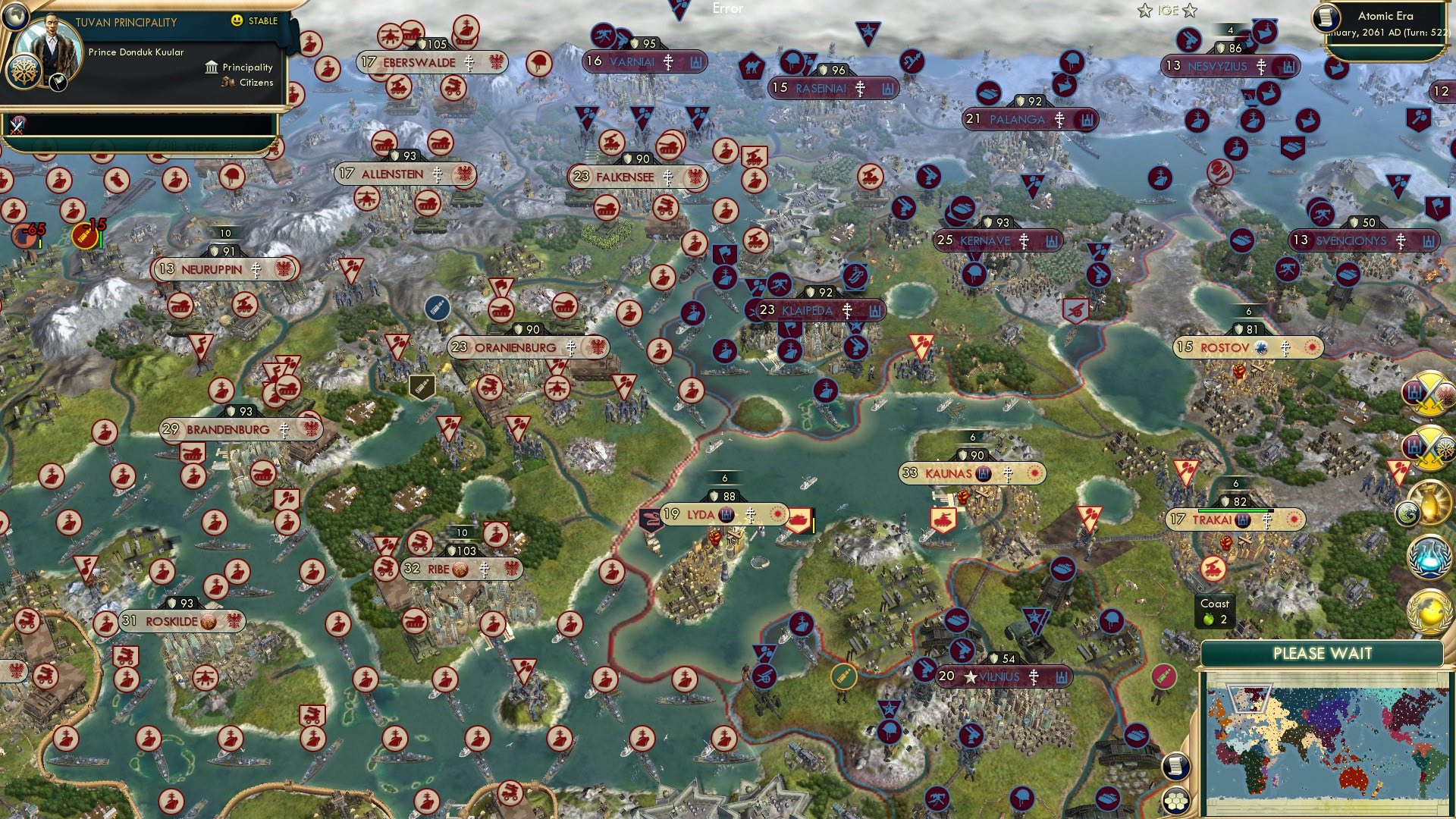Click the Error text at top center
The width and height of the screenshot is (1456, 819).
click(x=726, y=10)
